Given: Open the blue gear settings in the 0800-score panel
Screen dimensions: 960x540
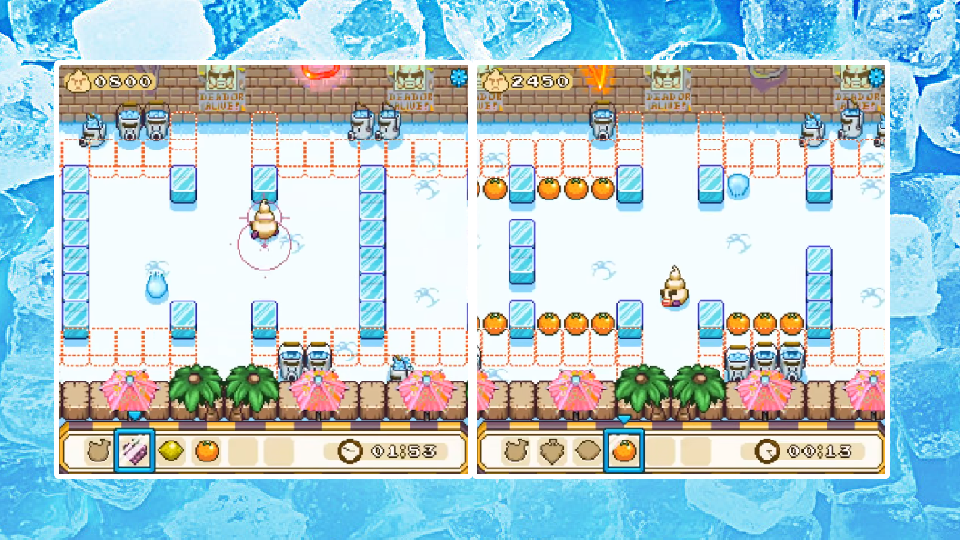Looking at the screenshot, I should [459, 76].
